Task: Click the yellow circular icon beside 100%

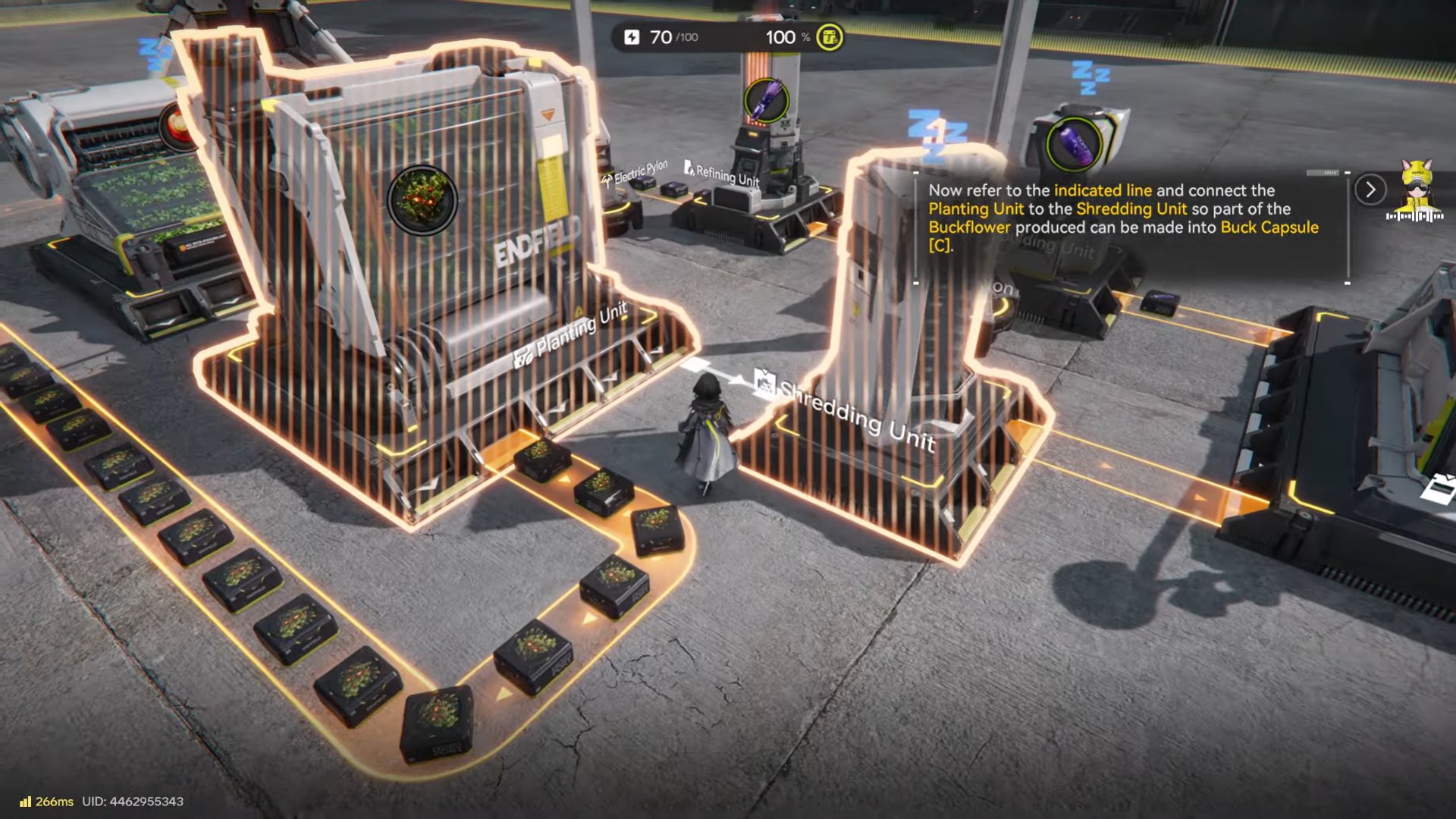Action: tap(829, 37)
